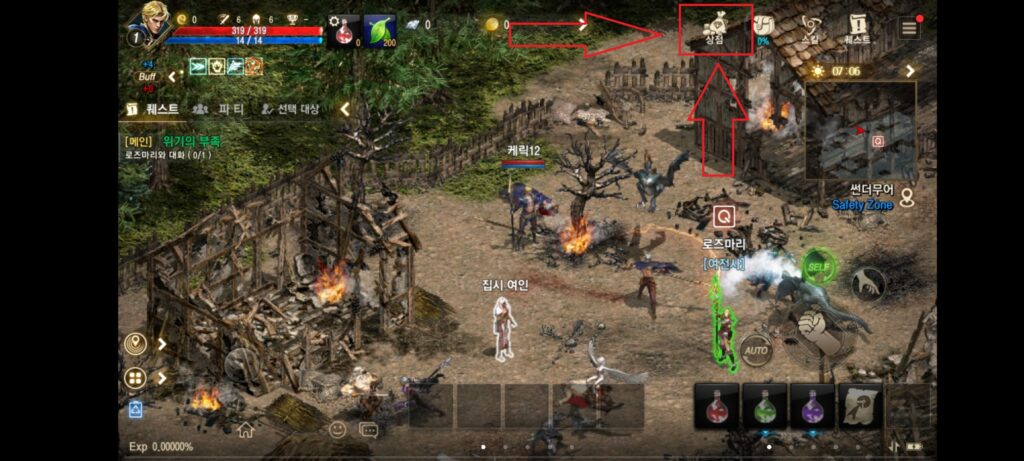Click the minimap

860,130
